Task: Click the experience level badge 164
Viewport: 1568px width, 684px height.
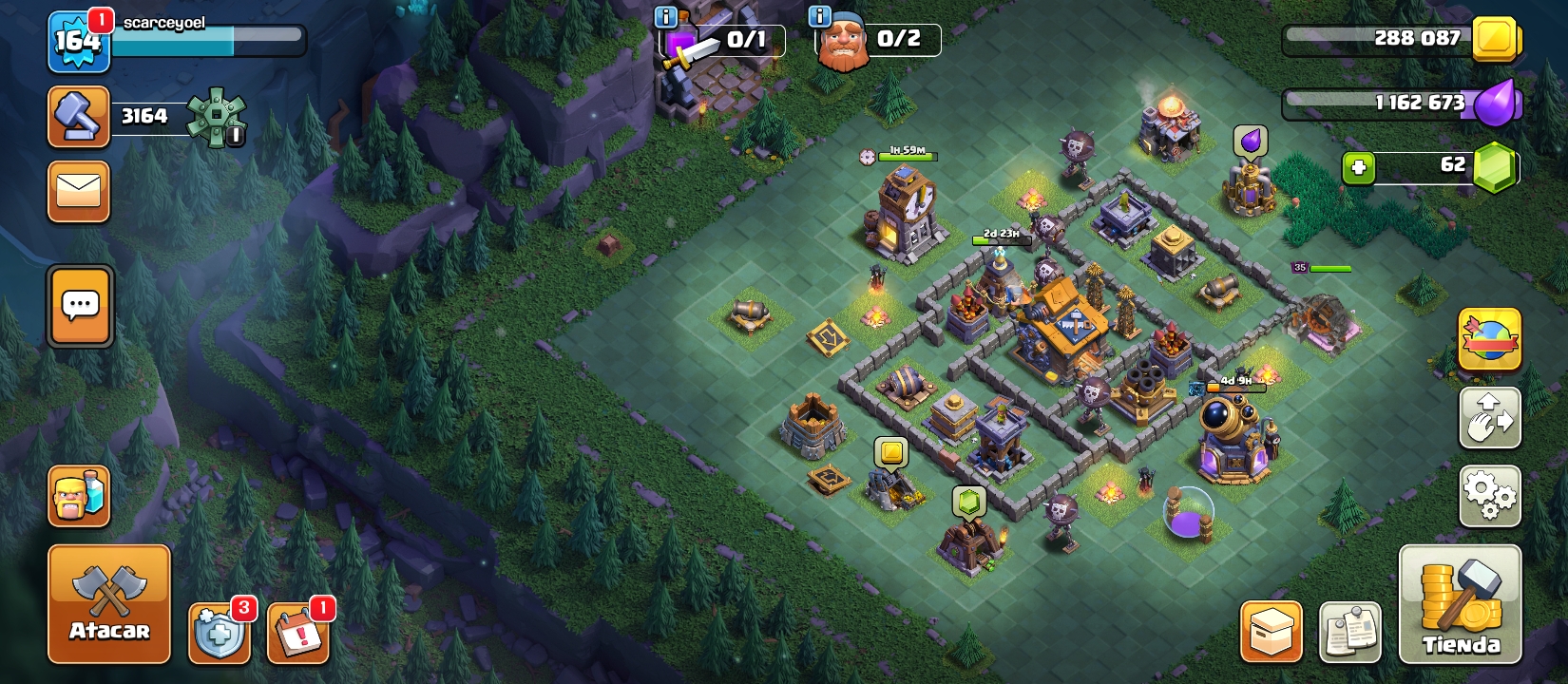Action: click(79, 41)
